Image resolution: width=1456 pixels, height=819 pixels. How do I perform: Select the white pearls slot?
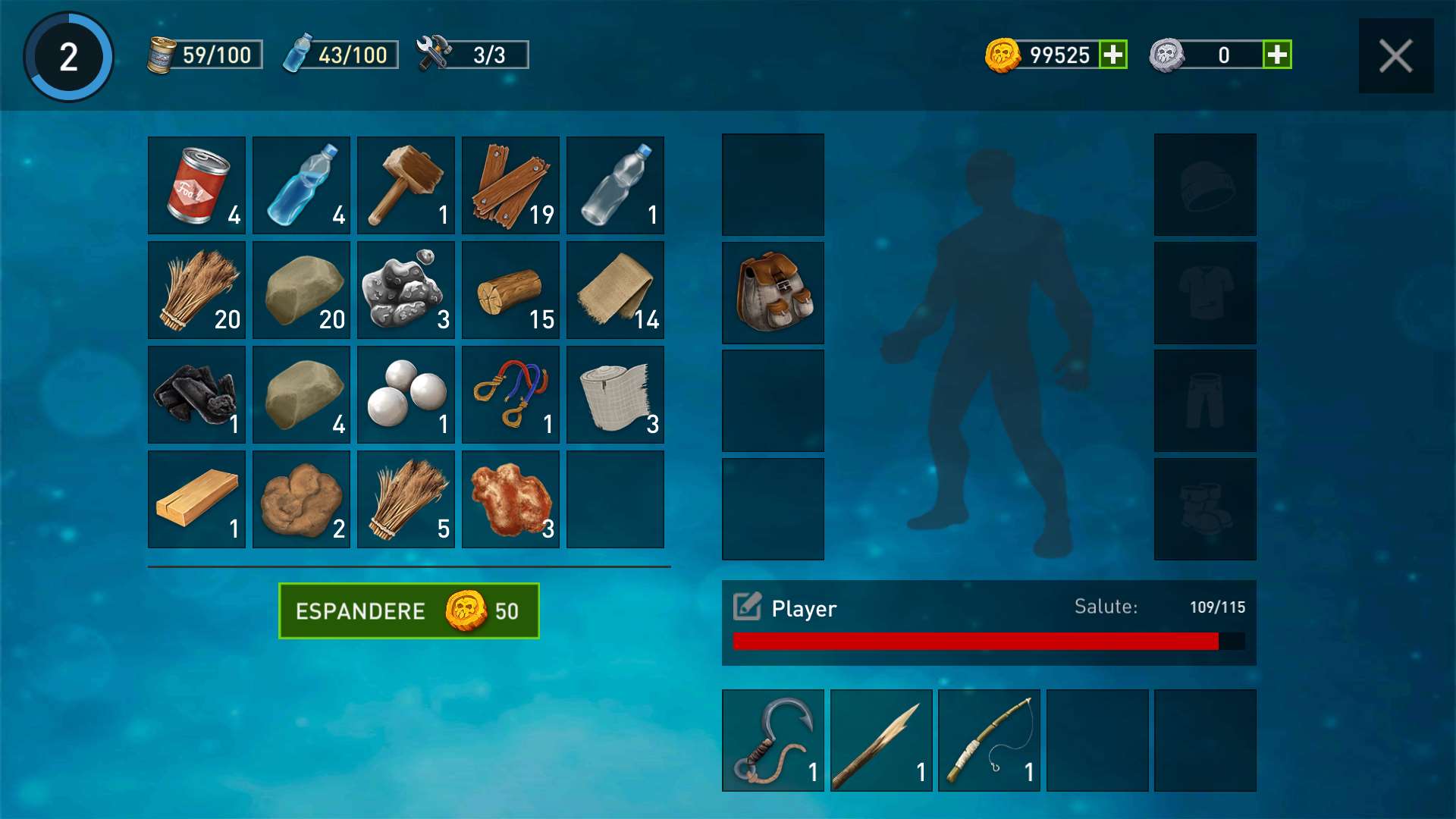[x=406, y=394]
